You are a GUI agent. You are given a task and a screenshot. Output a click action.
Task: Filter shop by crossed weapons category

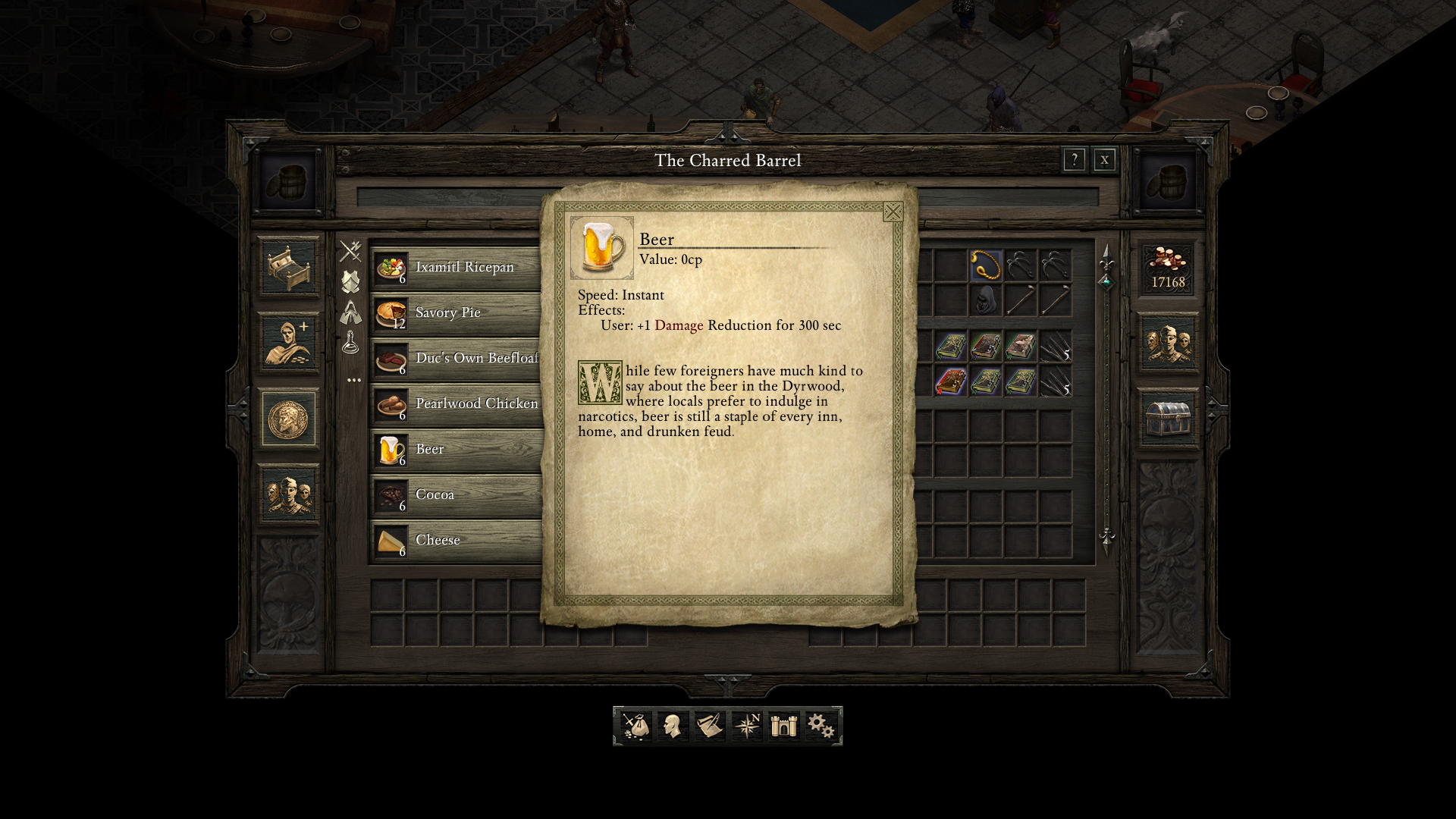click(350, 251)
